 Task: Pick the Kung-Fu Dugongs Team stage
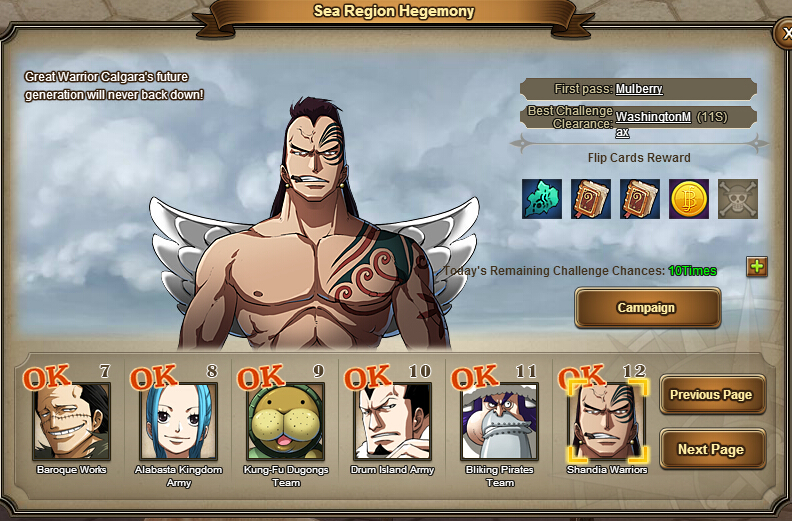coord(285,421)
